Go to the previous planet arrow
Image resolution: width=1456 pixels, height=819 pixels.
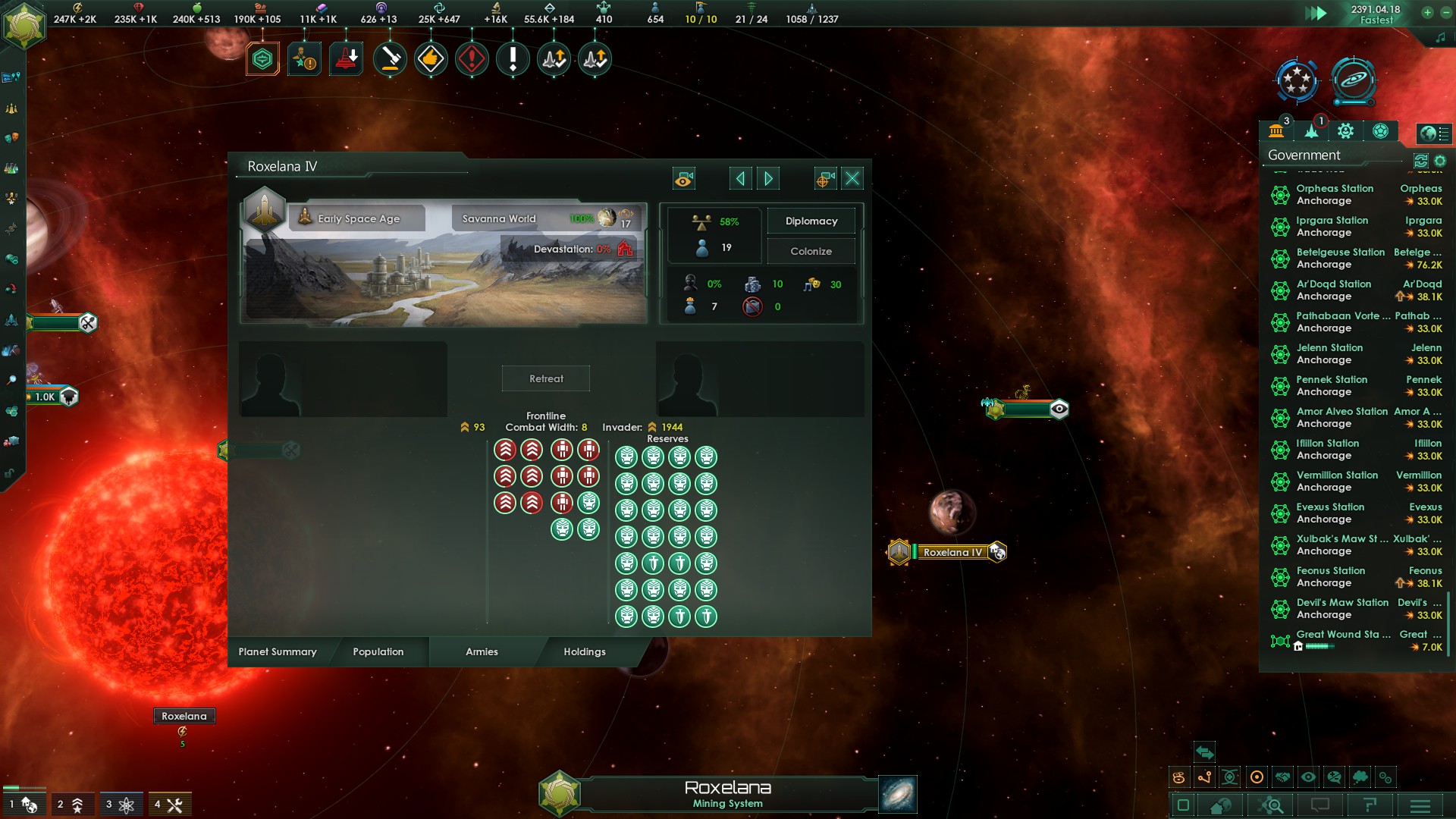tap(740, 178)
